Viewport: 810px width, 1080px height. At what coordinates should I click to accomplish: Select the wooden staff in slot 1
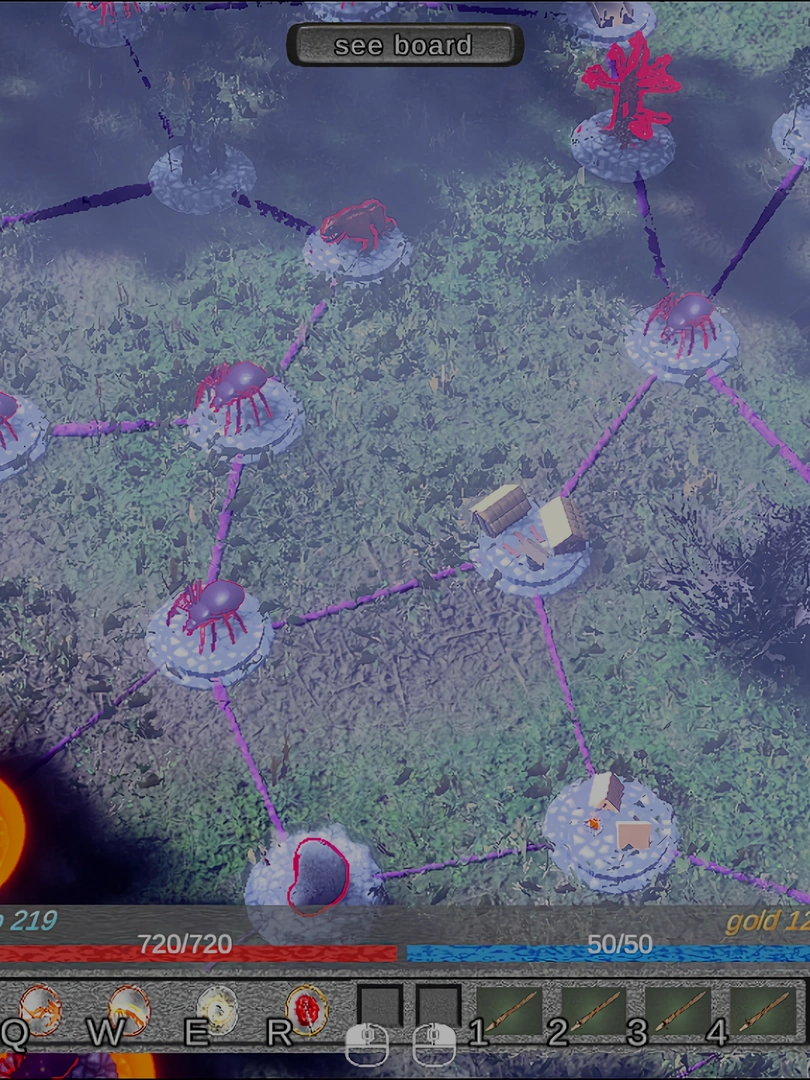coord(509,1010)
